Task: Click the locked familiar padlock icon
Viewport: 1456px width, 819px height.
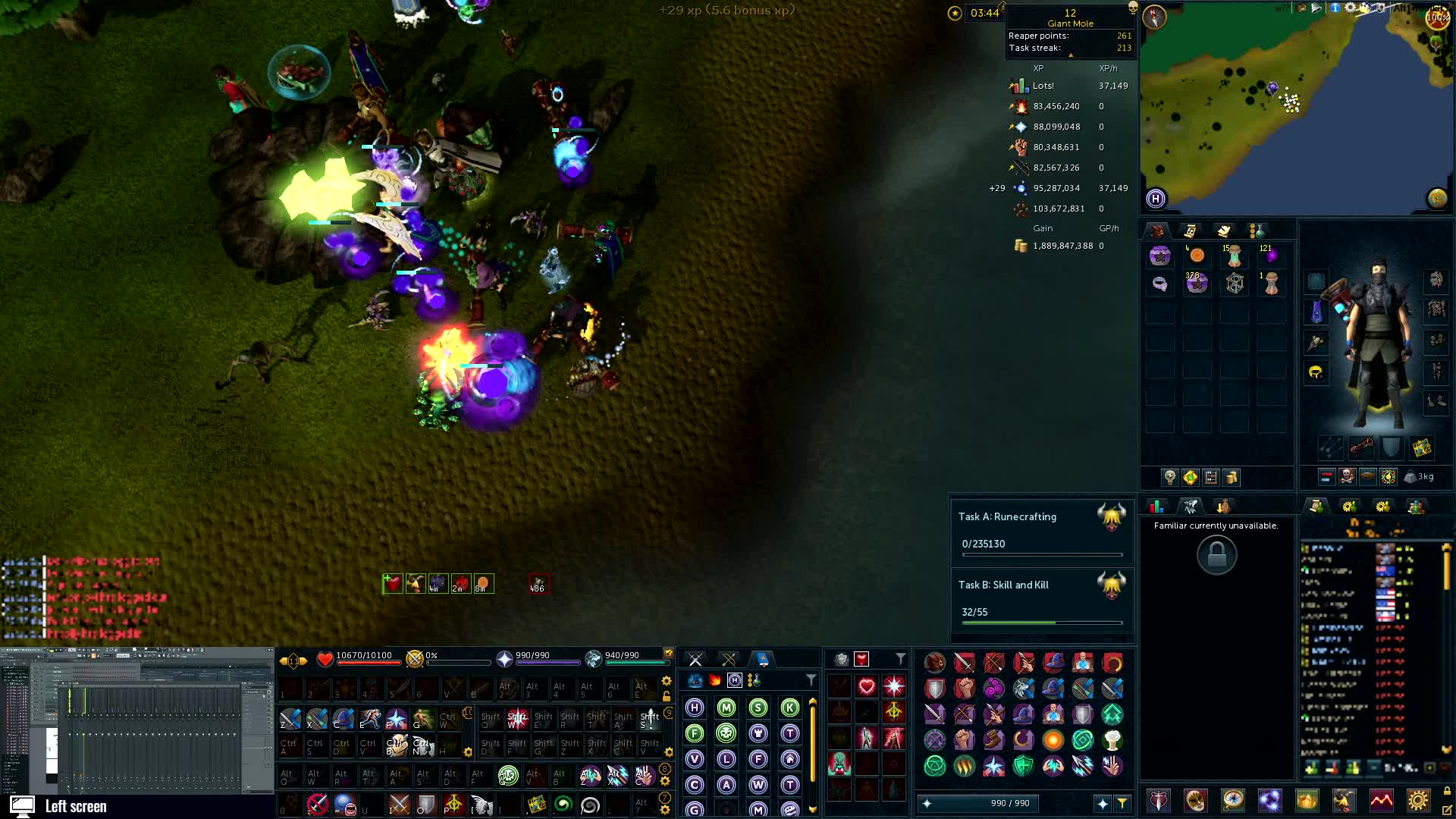Action: point(1216,555)
